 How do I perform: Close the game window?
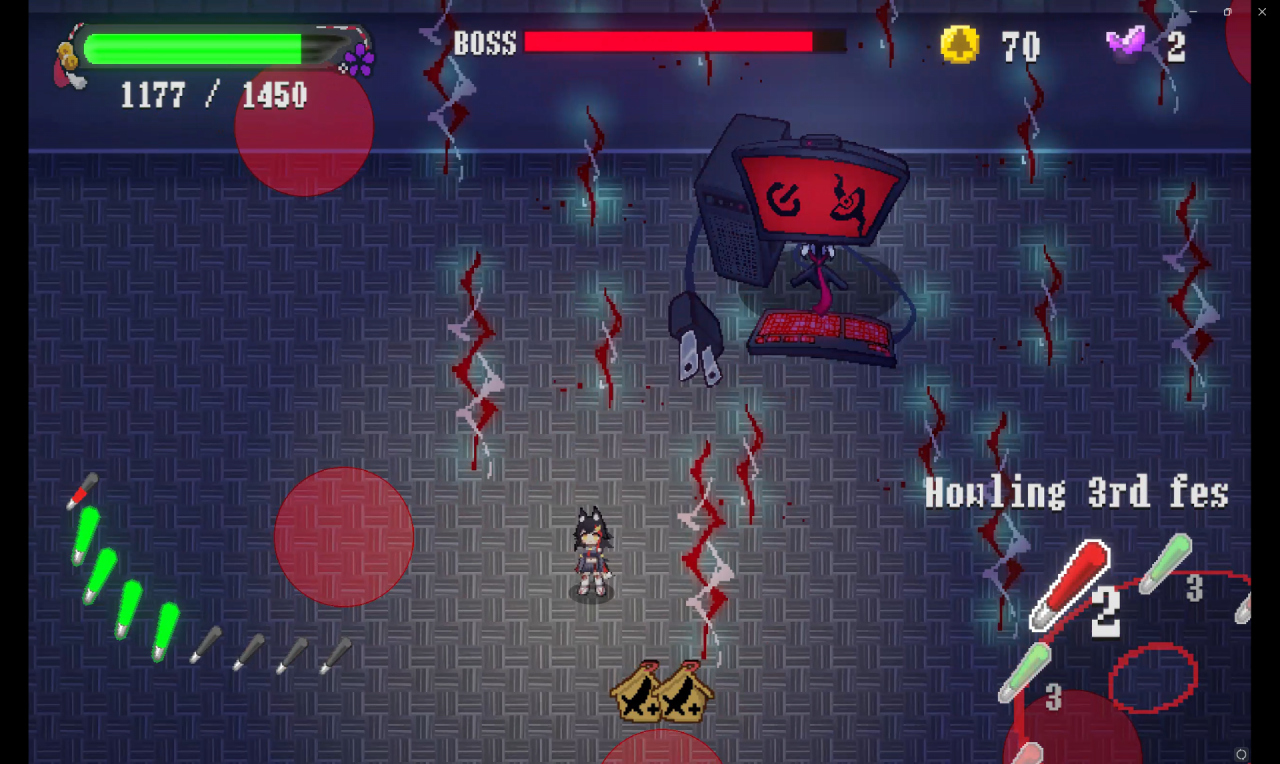(1262, 11)
